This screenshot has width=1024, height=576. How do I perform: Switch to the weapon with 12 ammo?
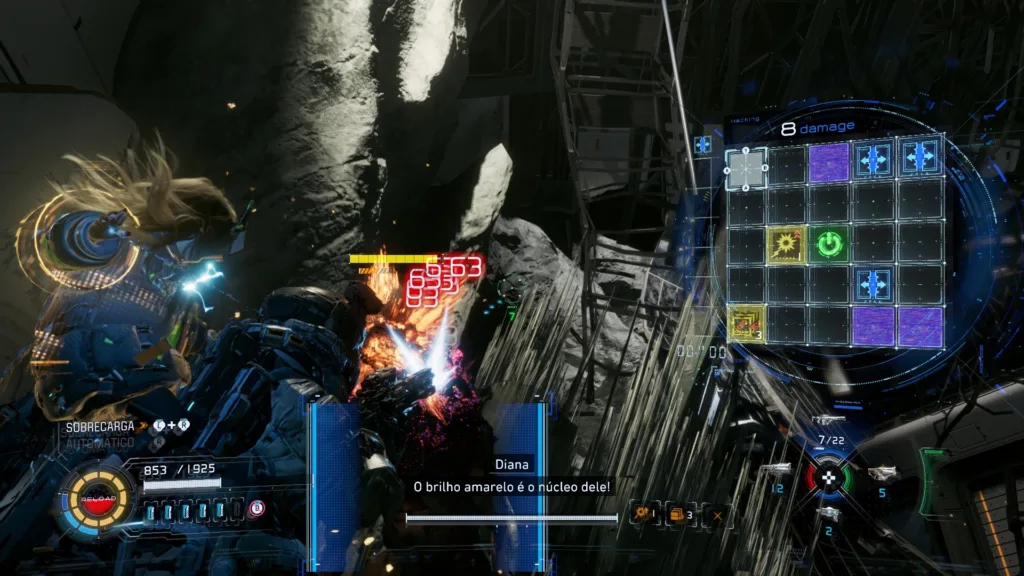point(777,470)
